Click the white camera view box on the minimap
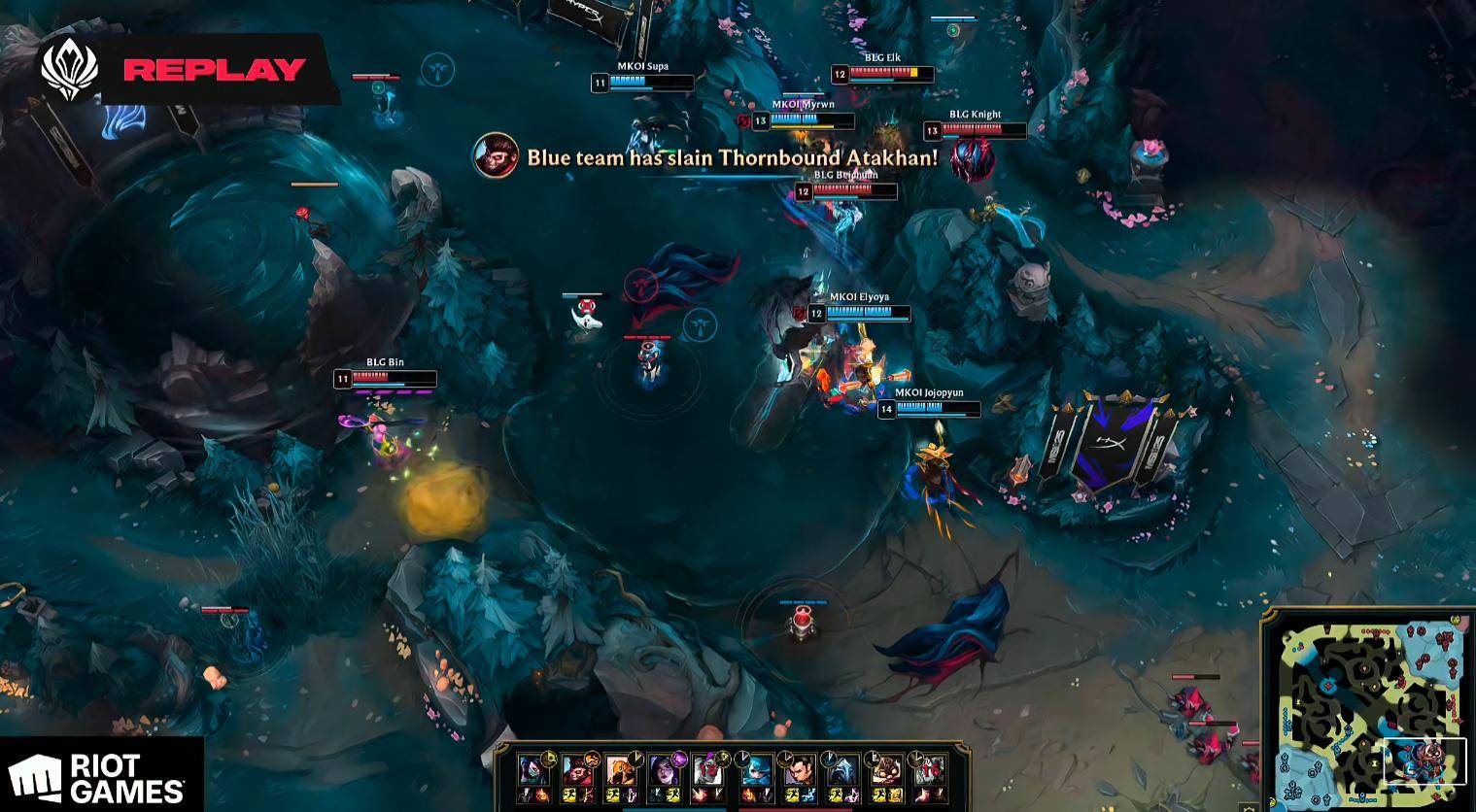 tap(1425, 761)
